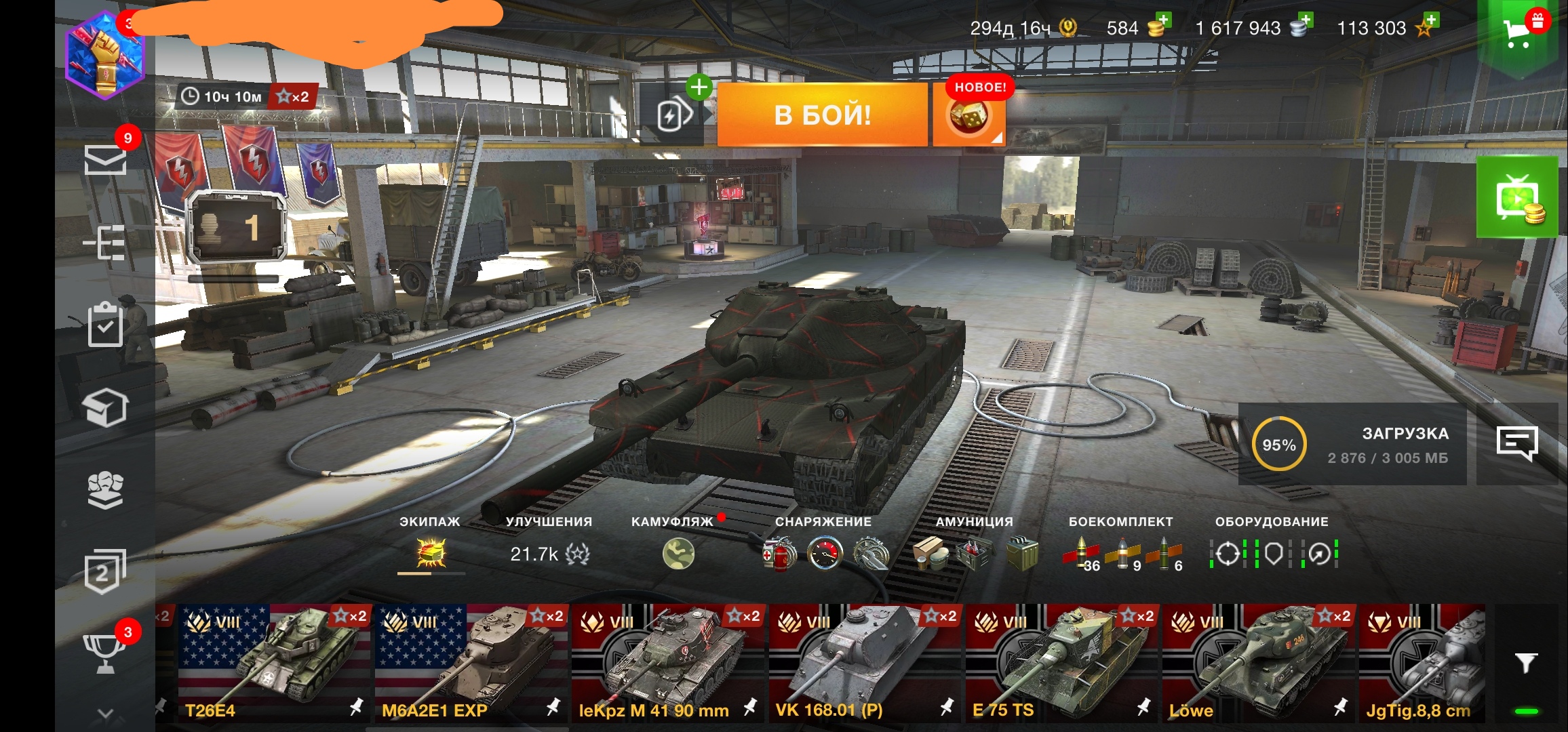The image size is (1568, 732).
Task: Open the clan icon in the sidebar
Action: 105,489
